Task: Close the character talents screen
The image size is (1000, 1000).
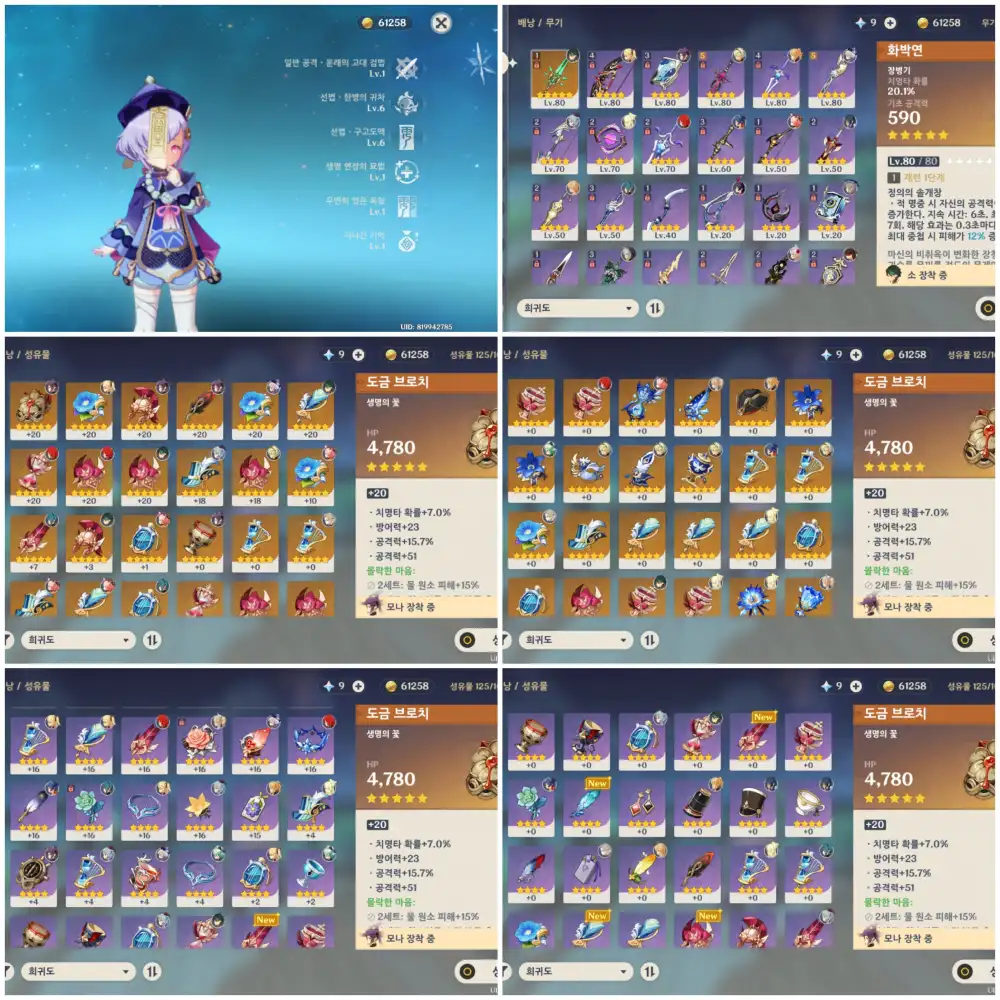Action: tap(441, 22)
